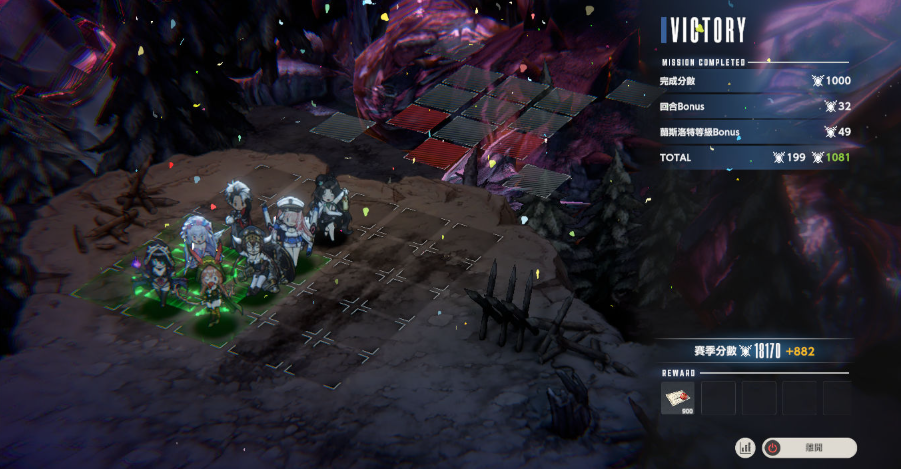Image resolution: width=901 pixels, height=469 pixels.
Task: Open the battle statistics chart icon
Action: (x=745, y=448)
